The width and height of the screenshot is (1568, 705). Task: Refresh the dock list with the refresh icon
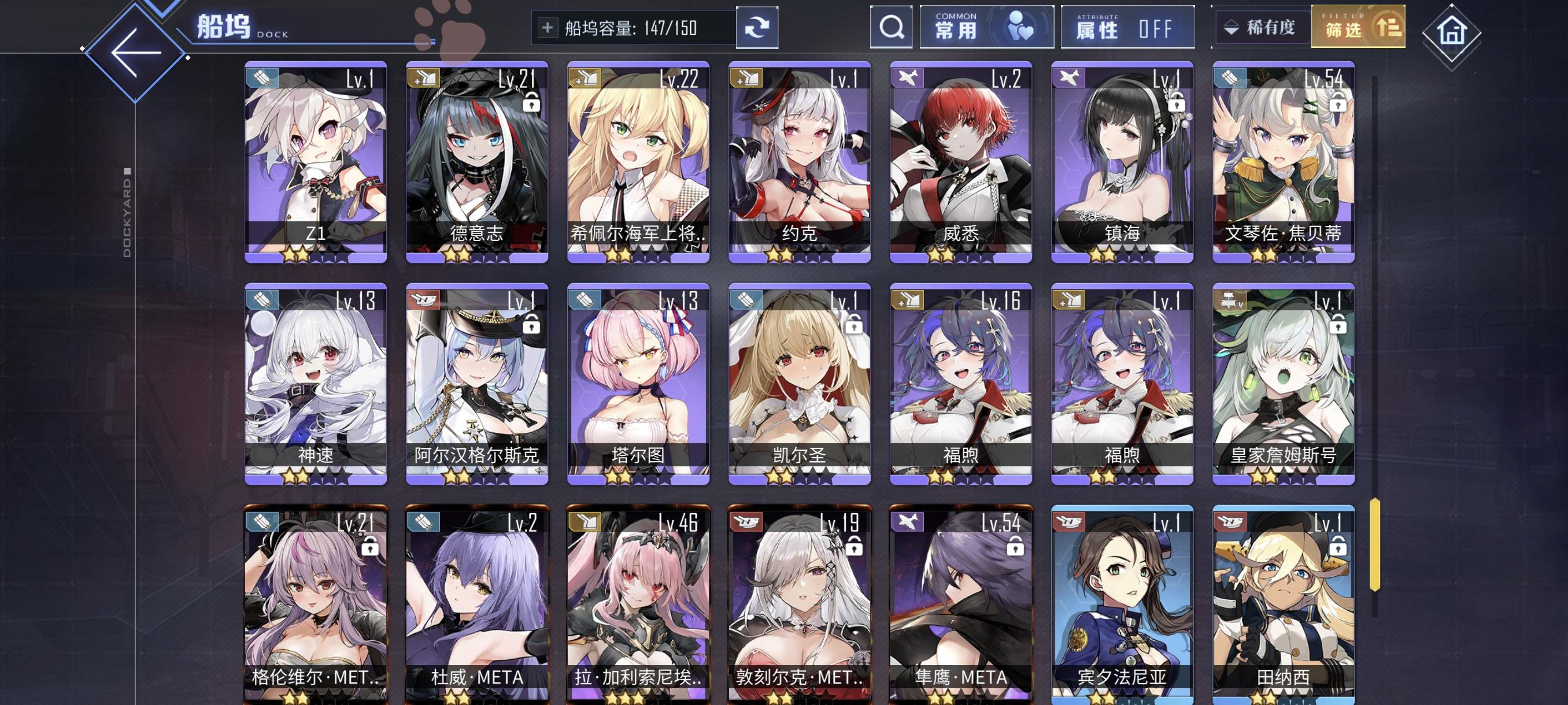[759, 27]
